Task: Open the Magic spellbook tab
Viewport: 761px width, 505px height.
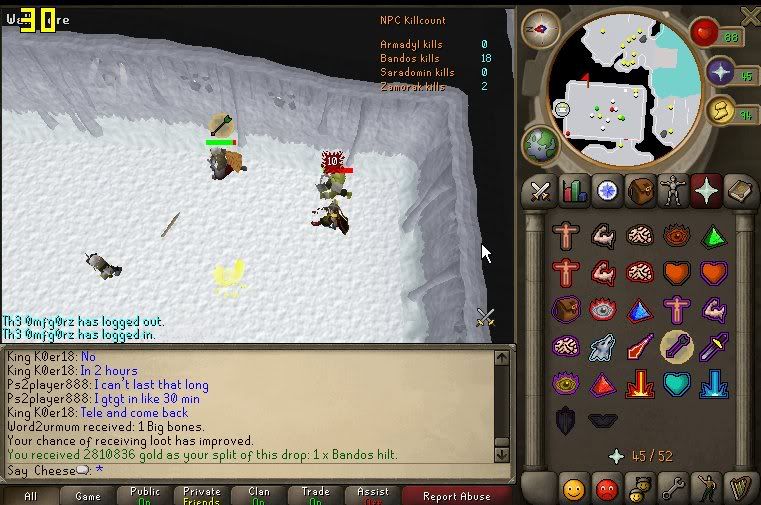Action: click(739, 190)
